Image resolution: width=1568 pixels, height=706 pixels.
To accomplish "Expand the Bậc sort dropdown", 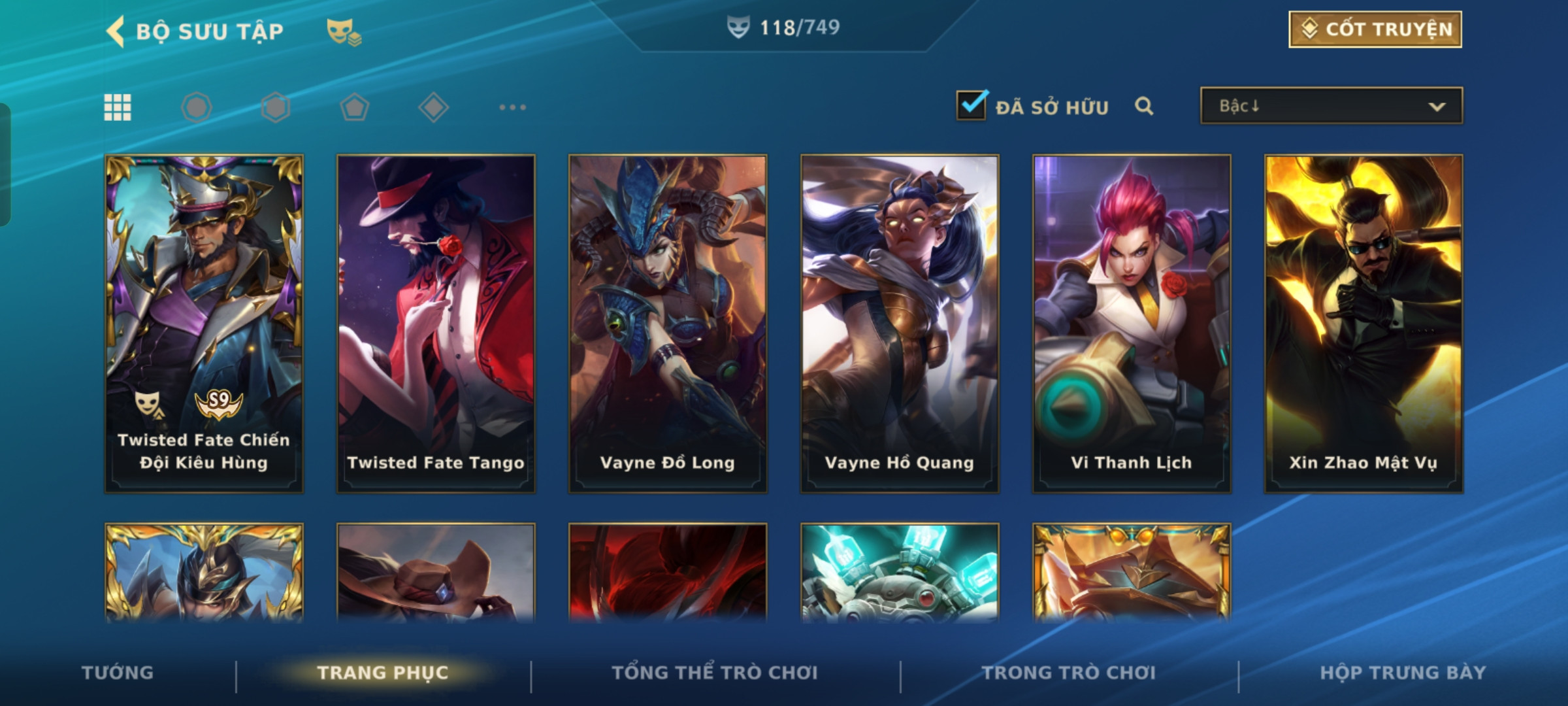I will 1331,106.
